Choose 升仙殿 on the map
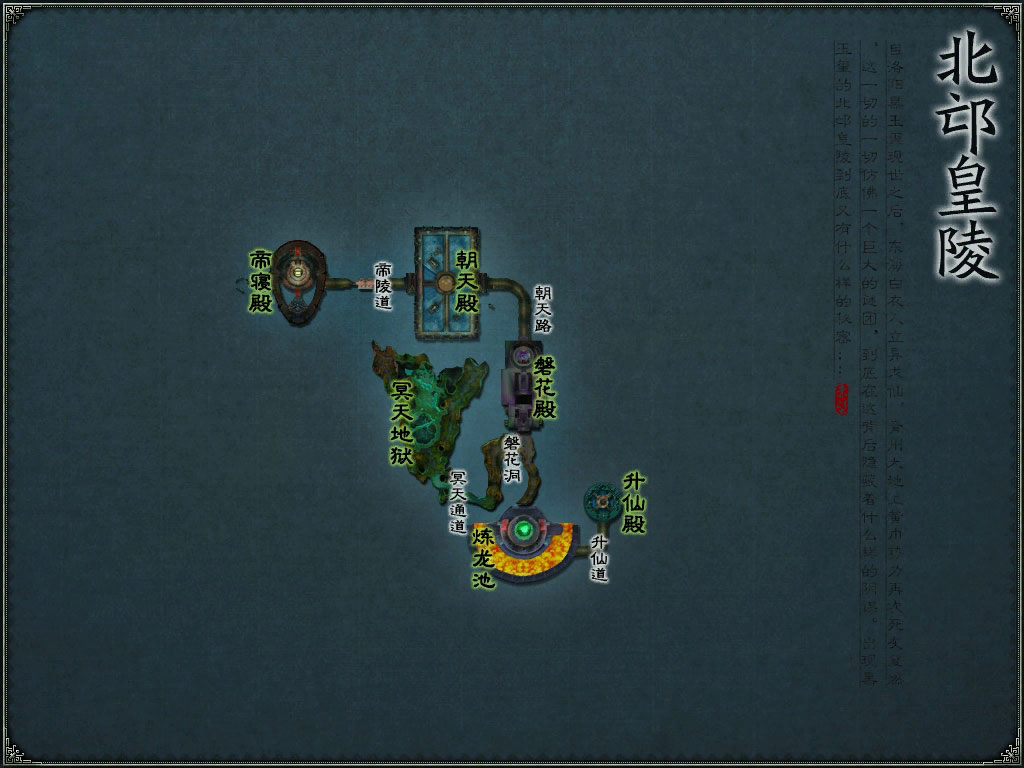 (x=602, y=496)
